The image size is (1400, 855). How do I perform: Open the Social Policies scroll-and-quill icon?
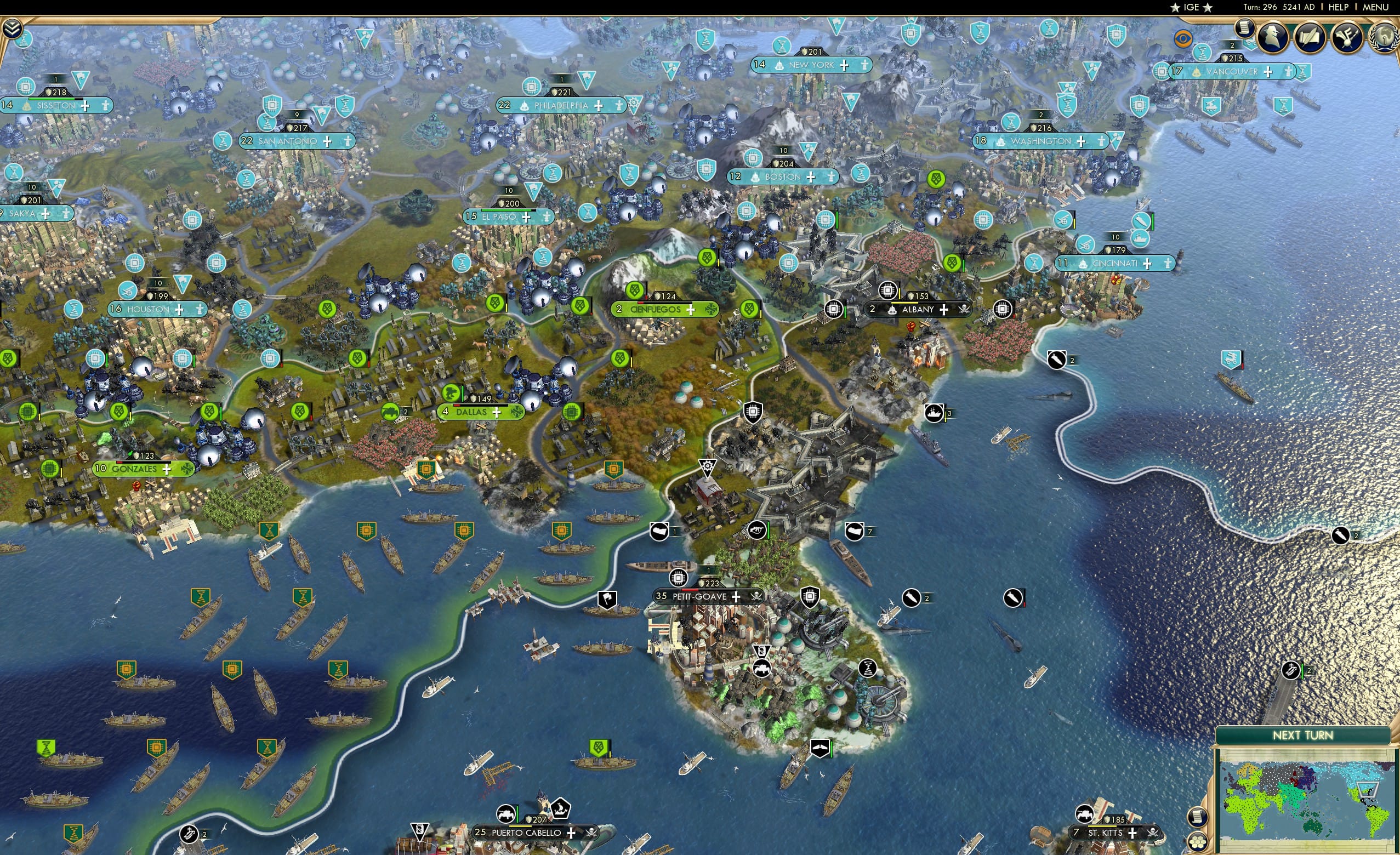1310,36
